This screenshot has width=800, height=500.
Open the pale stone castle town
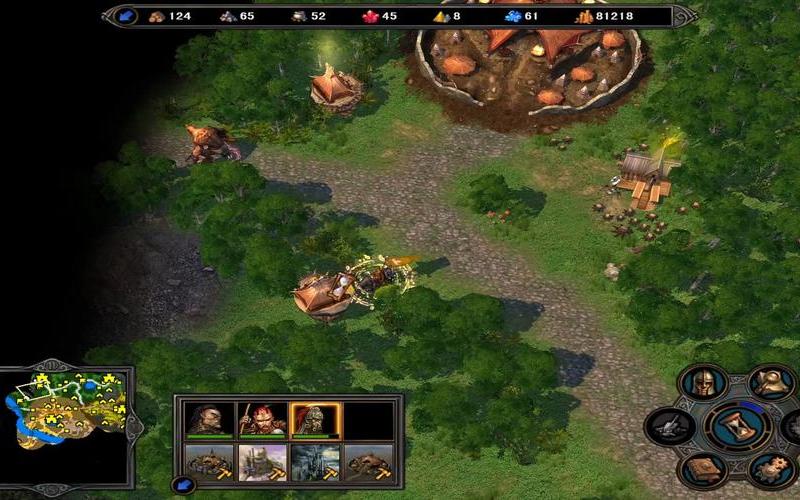(263, 463)
